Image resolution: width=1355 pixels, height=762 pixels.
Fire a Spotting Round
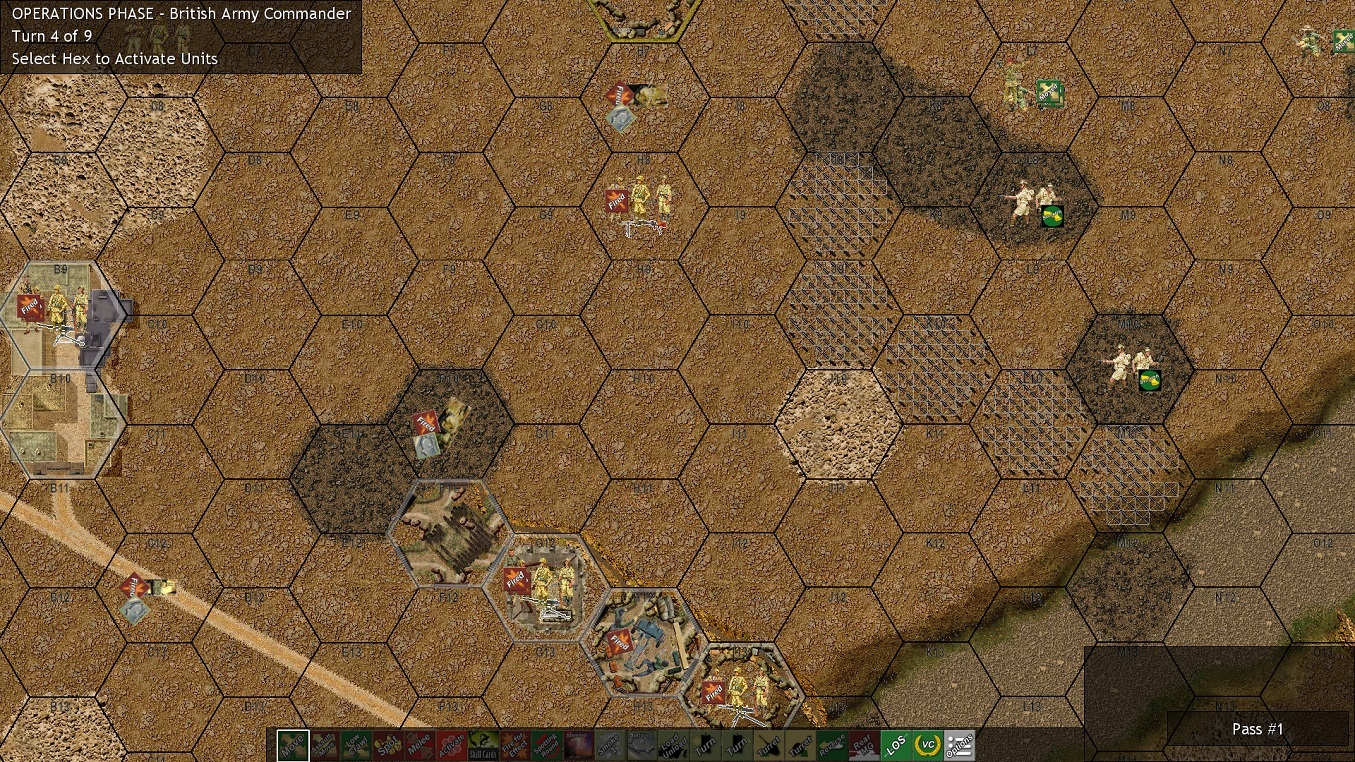coord(549,746)
